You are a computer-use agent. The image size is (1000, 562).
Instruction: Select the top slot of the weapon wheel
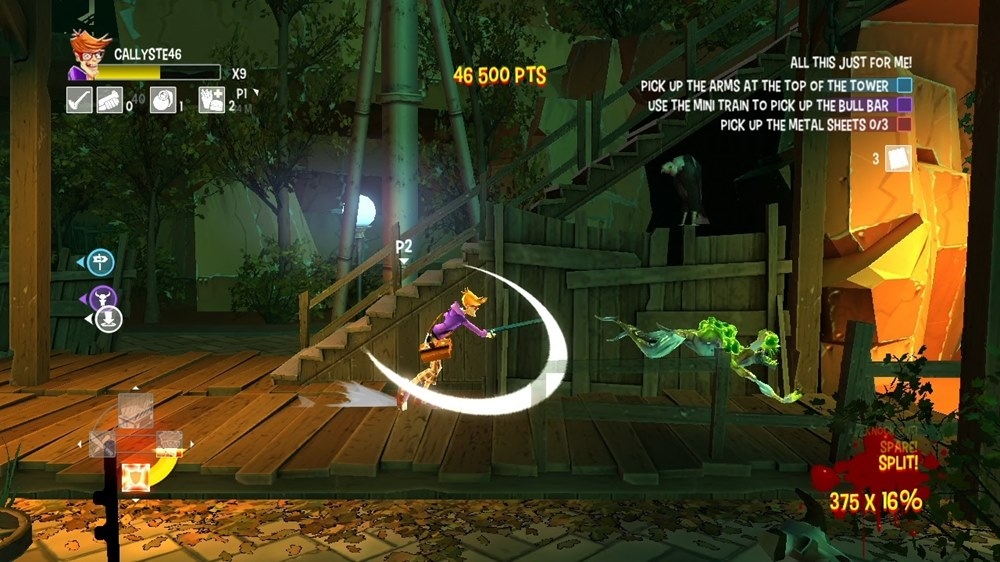pyautogui.click(x=136, y=408)
